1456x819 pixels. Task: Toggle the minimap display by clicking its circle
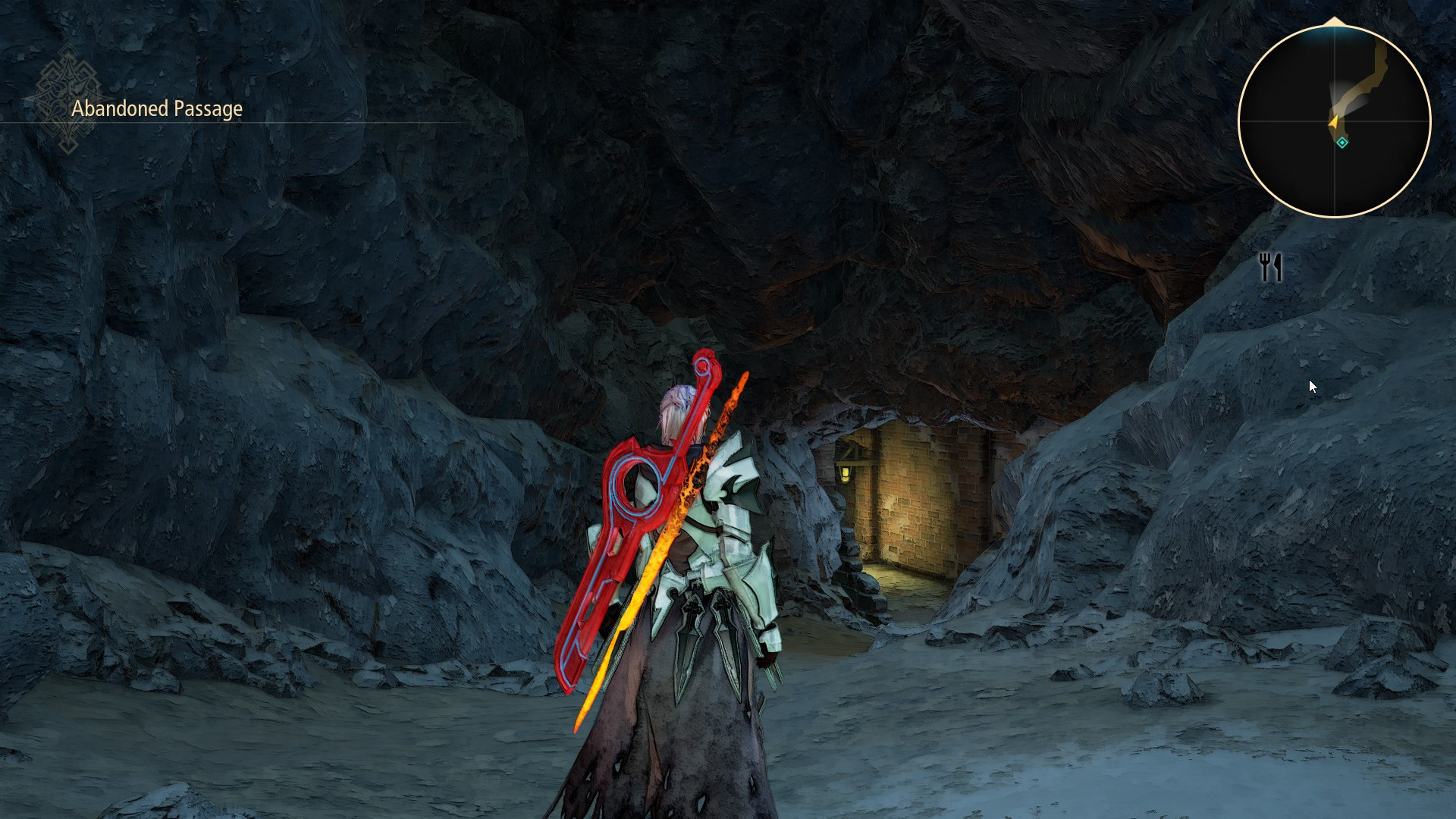pyautogui.click(x=1335, y=121)
